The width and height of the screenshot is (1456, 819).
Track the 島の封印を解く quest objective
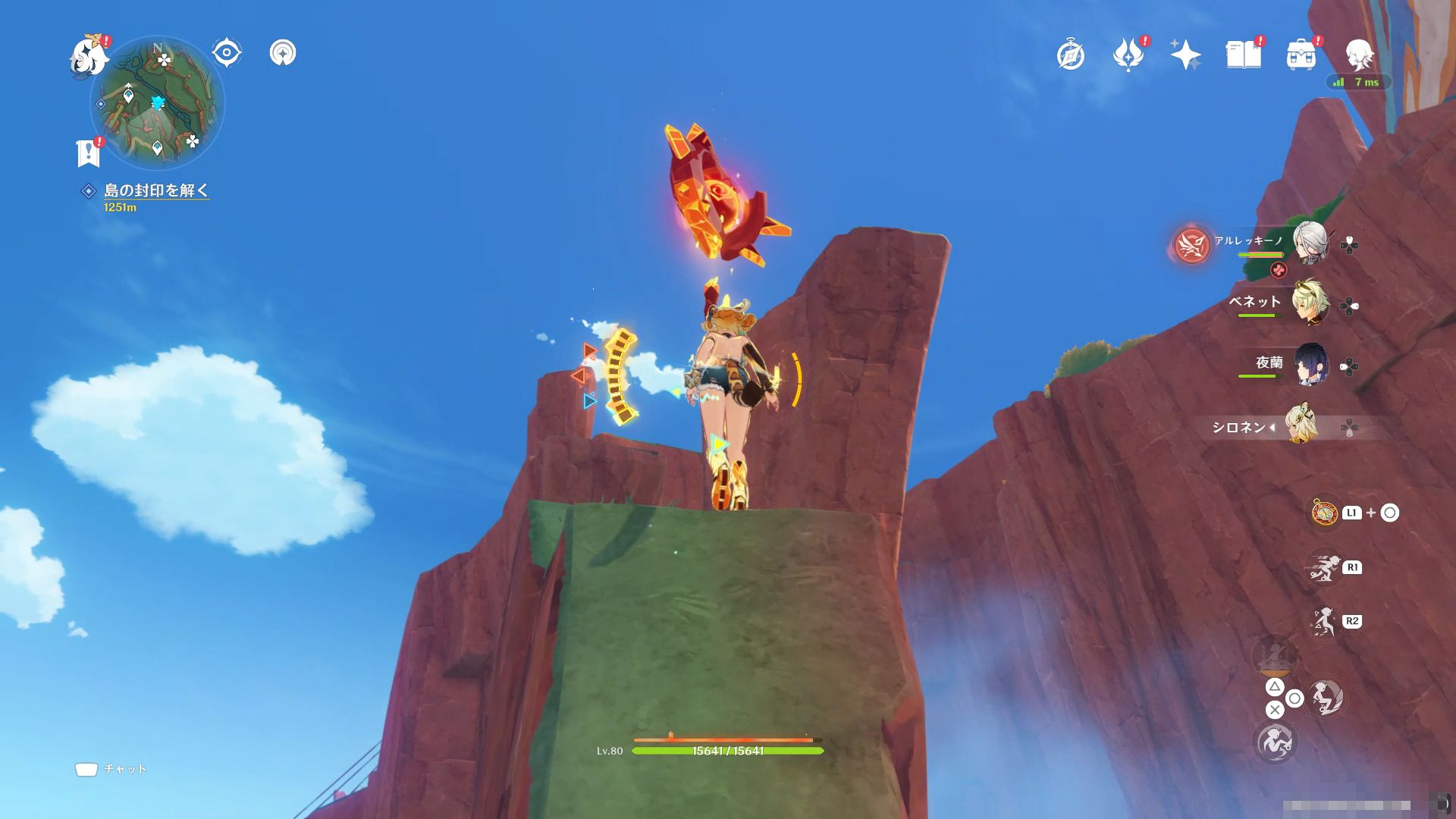pos(155,190)
